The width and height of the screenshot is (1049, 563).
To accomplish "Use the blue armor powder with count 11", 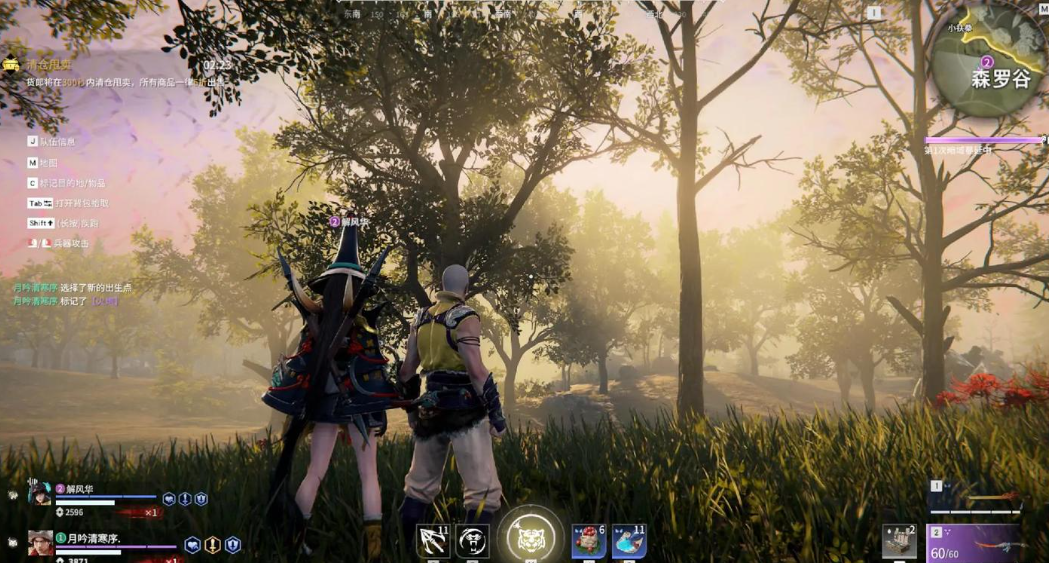I will 629,541.
